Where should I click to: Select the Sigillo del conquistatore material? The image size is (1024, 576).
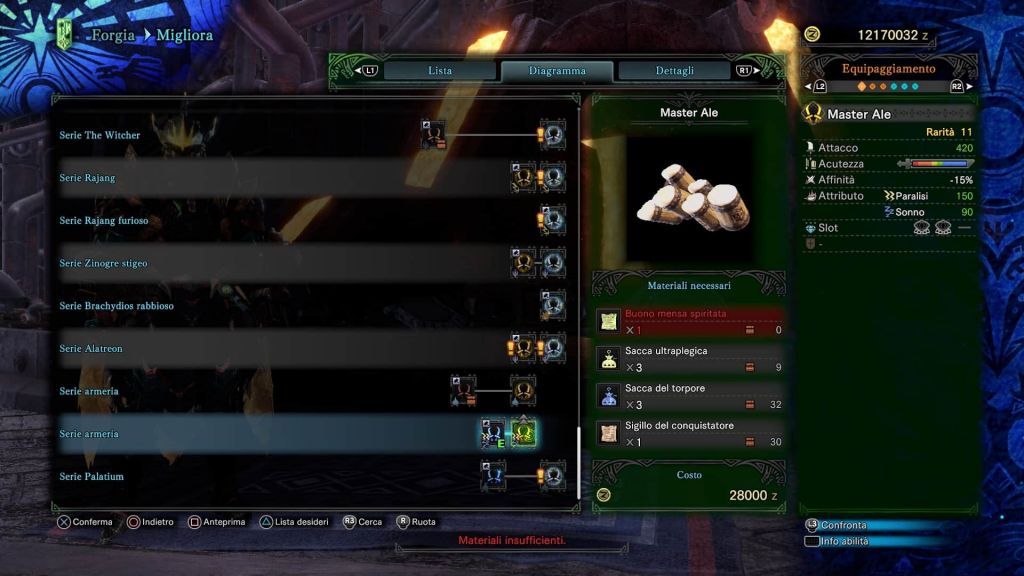click(690, 433)
